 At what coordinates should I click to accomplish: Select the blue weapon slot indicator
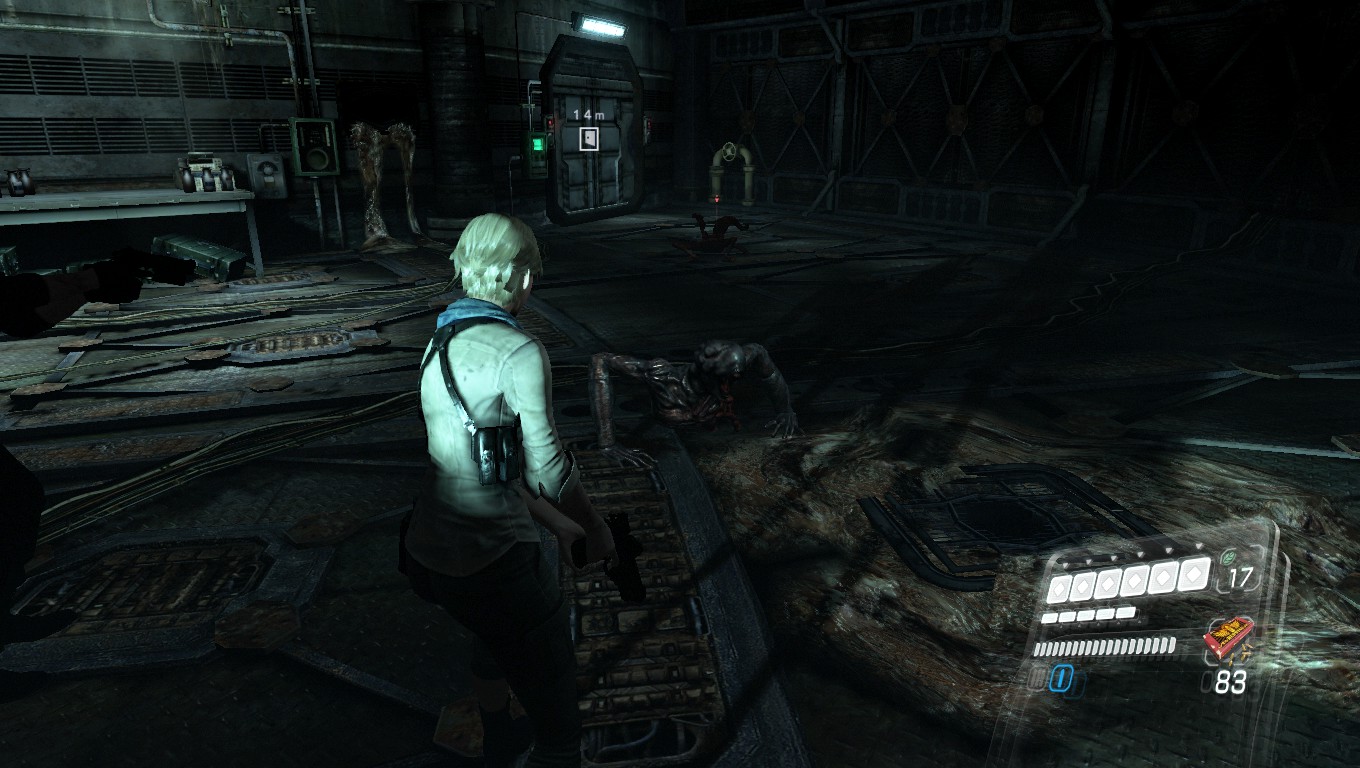pos(1060,681)
